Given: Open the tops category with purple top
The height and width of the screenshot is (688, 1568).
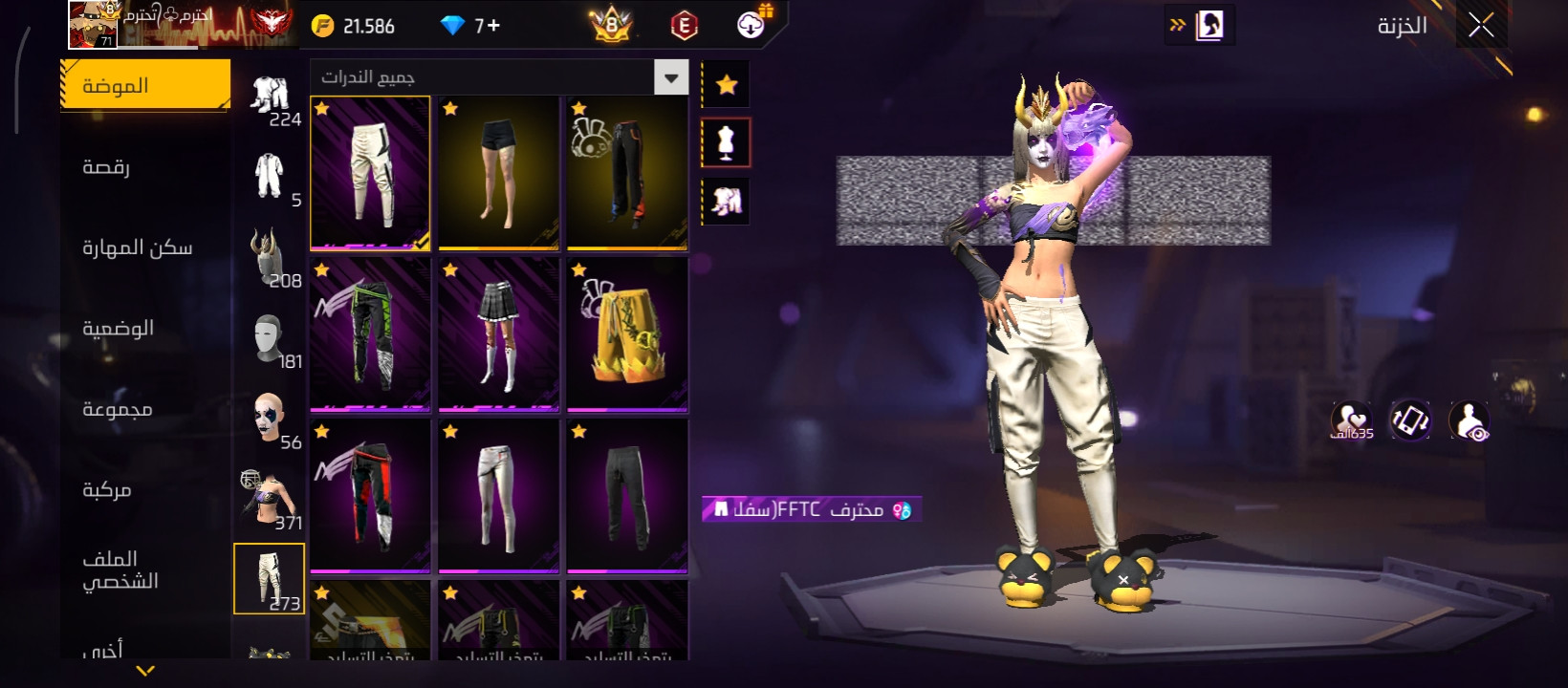Looking at the screenshot, I should point(269,499).
